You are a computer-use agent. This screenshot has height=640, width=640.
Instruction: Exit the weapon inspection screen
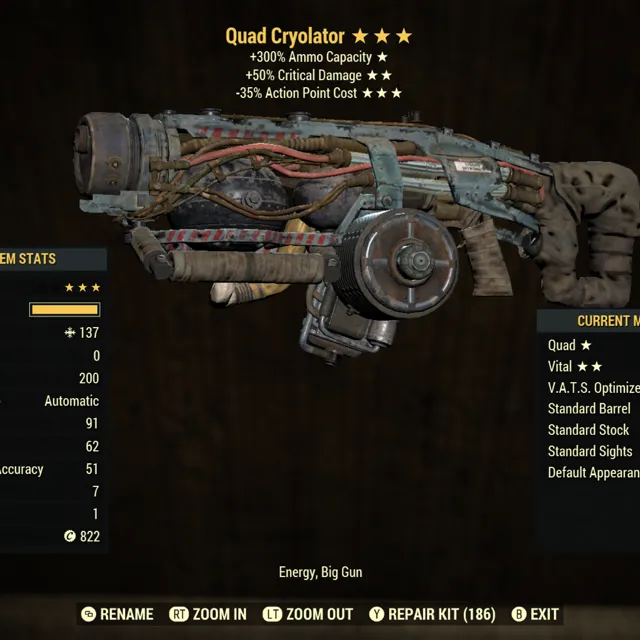tap(535, 614)
